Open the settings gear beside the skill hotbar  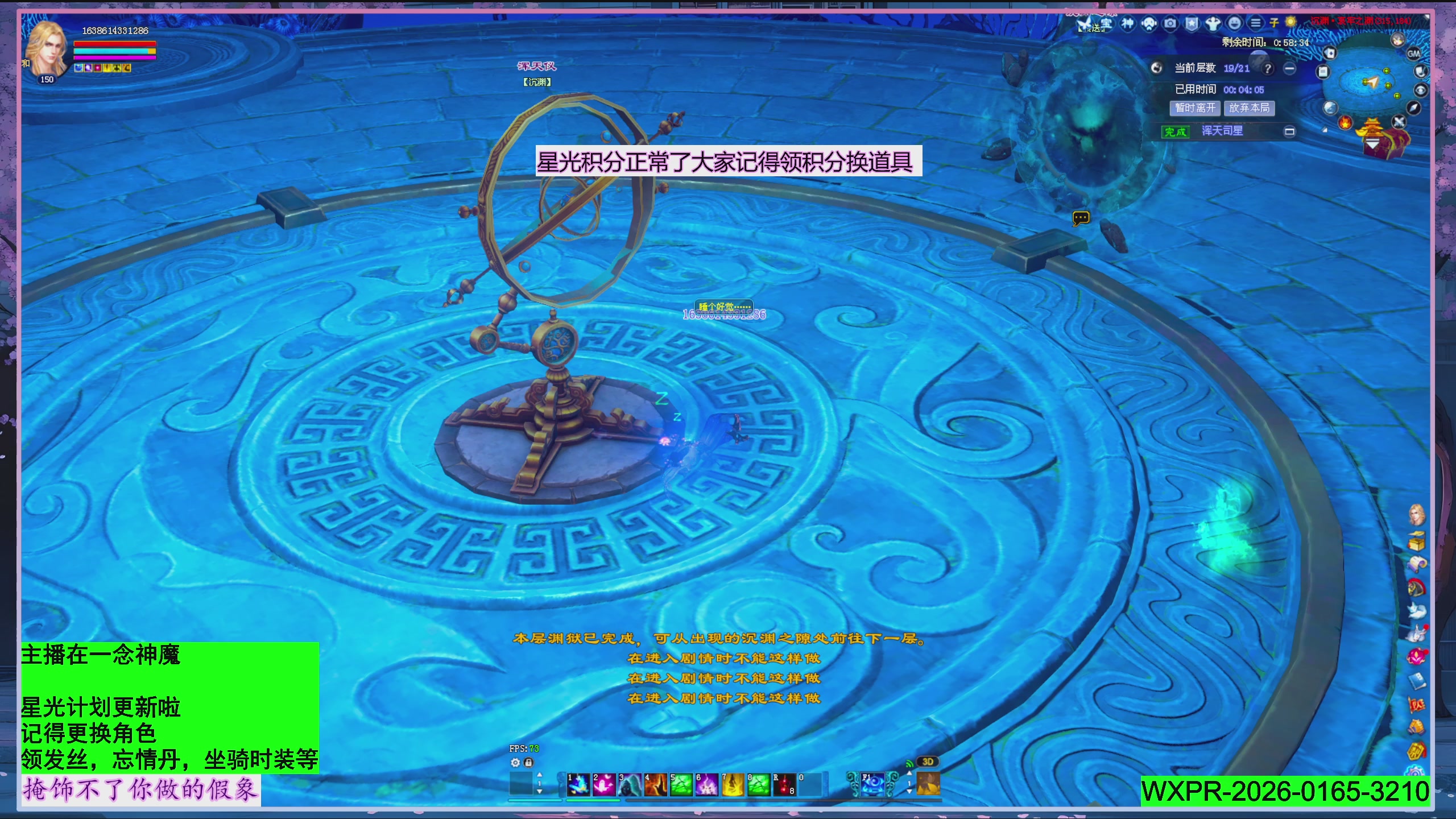tap(515, 763)
